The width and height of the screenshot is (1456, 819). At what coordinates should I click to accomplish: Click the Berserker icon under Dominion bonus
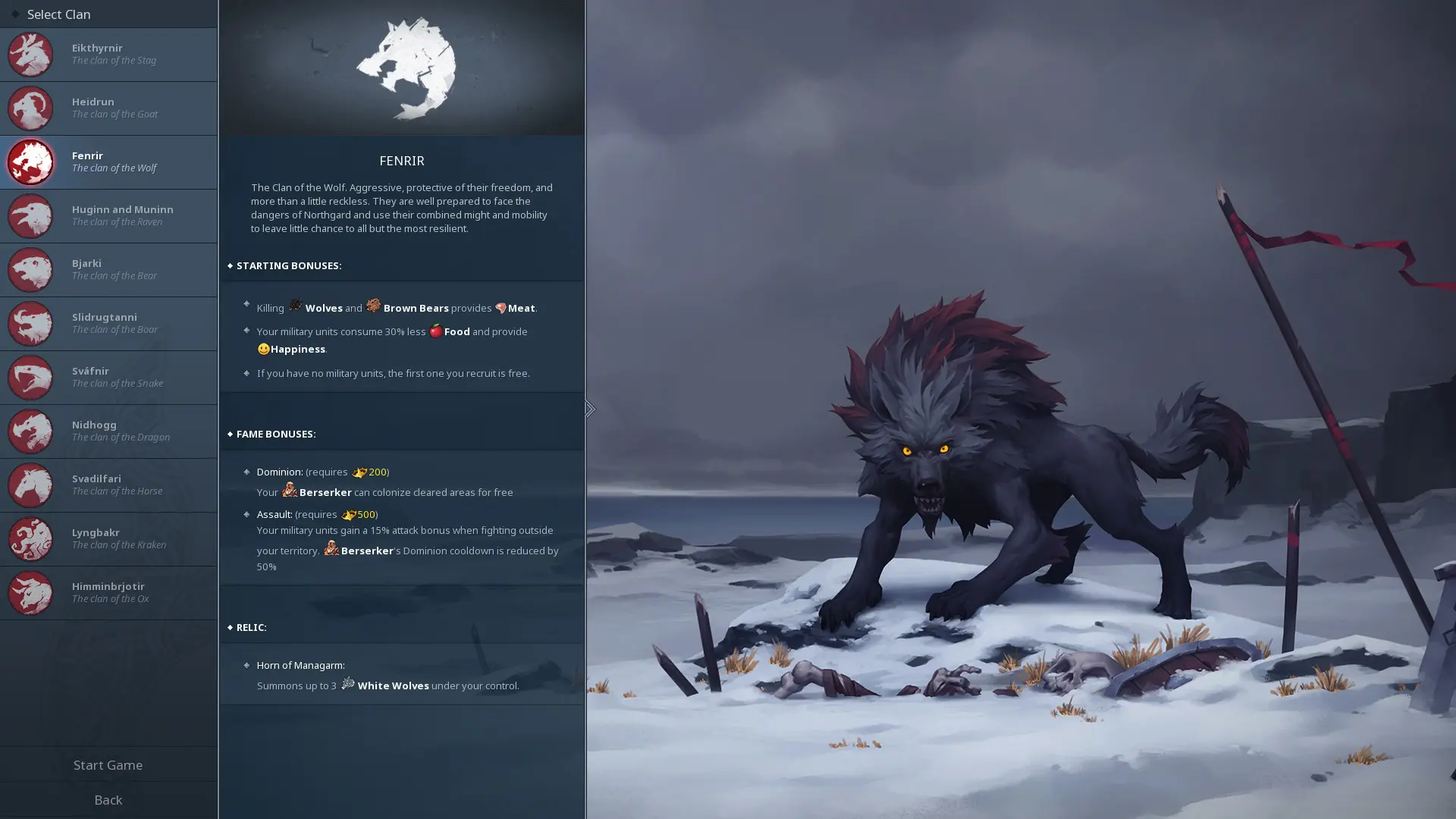(x=290, y=491)
